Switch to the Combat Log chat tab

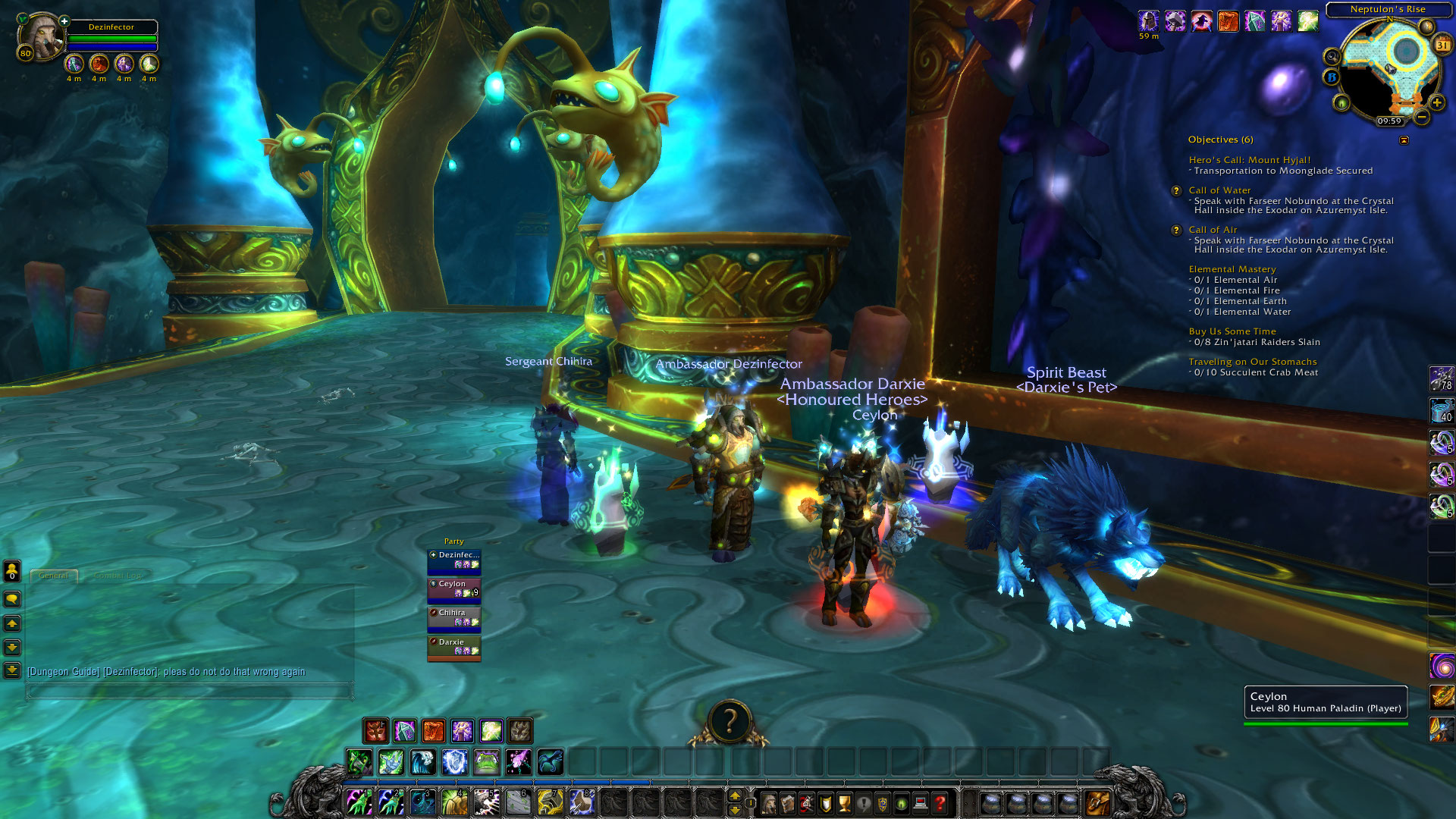click(x=118, y=576)
